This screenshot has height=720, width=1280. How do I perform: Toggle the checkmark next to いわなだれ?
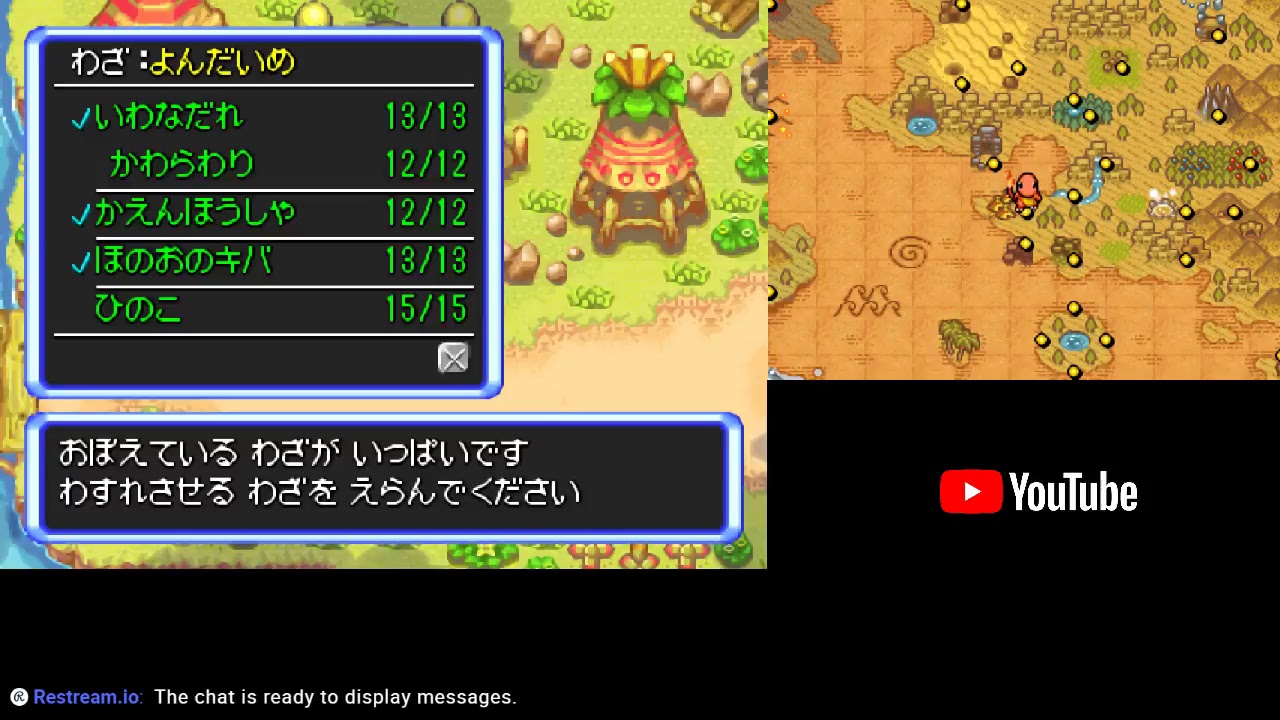click(80, 118)
